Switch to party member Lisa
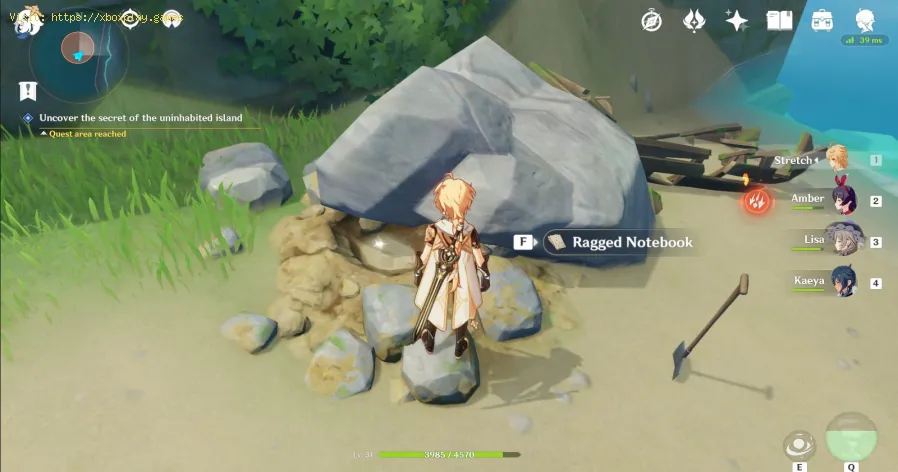 click(845, 241)
